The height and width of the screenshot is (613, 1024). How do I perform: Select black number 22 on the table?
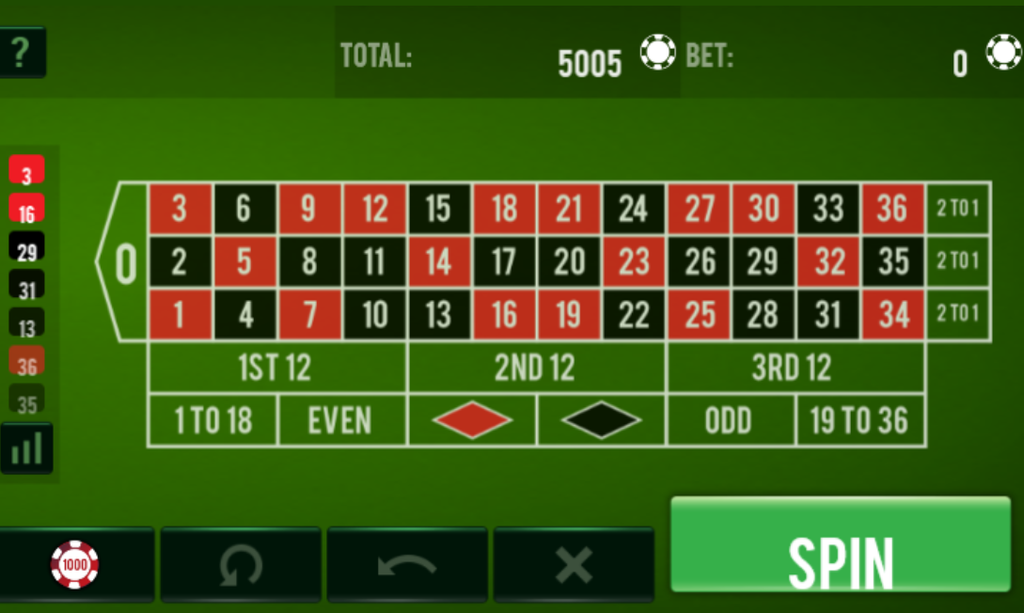633,315
